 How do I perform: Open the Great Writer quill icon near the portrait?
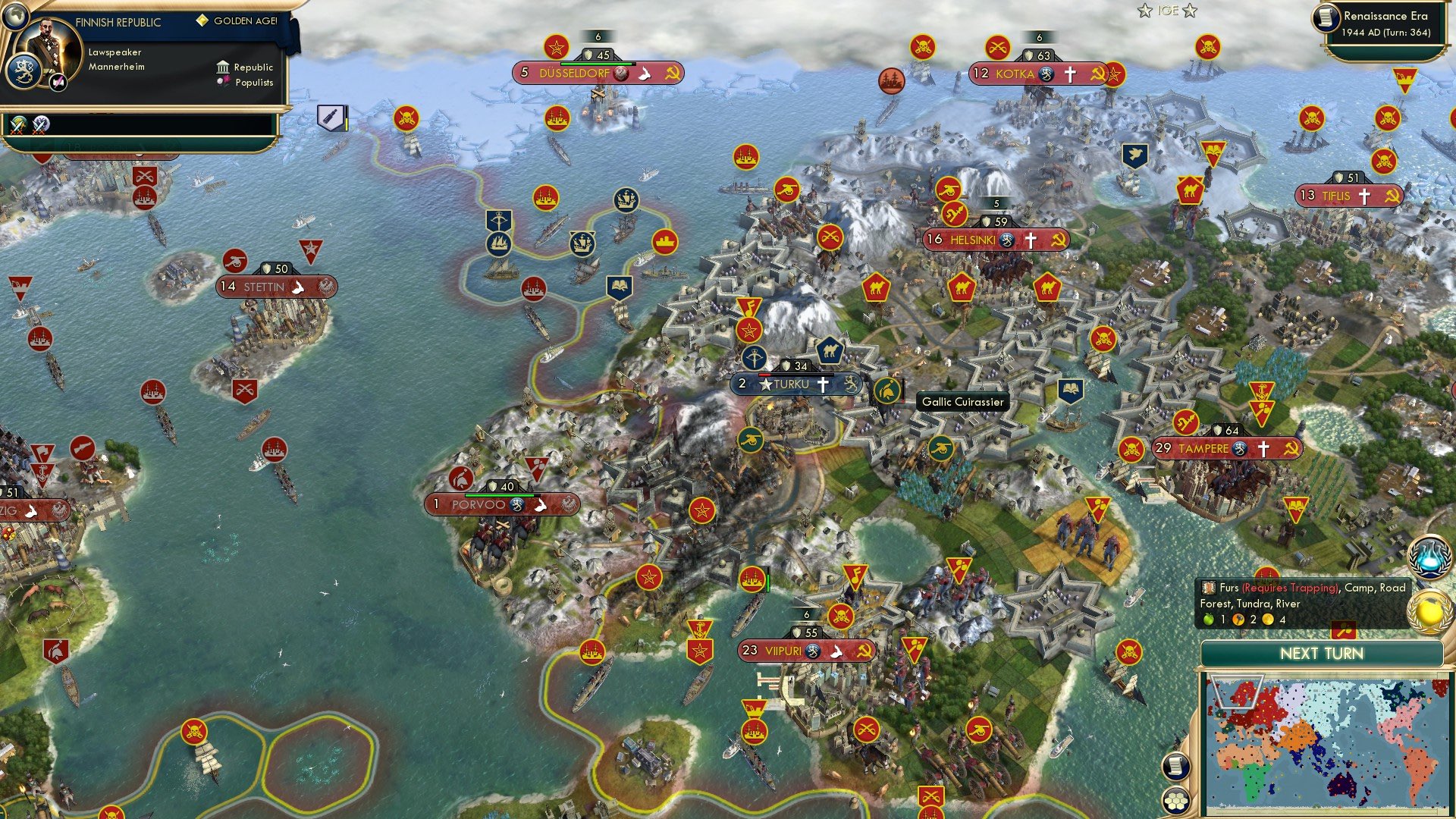[57, 83]
